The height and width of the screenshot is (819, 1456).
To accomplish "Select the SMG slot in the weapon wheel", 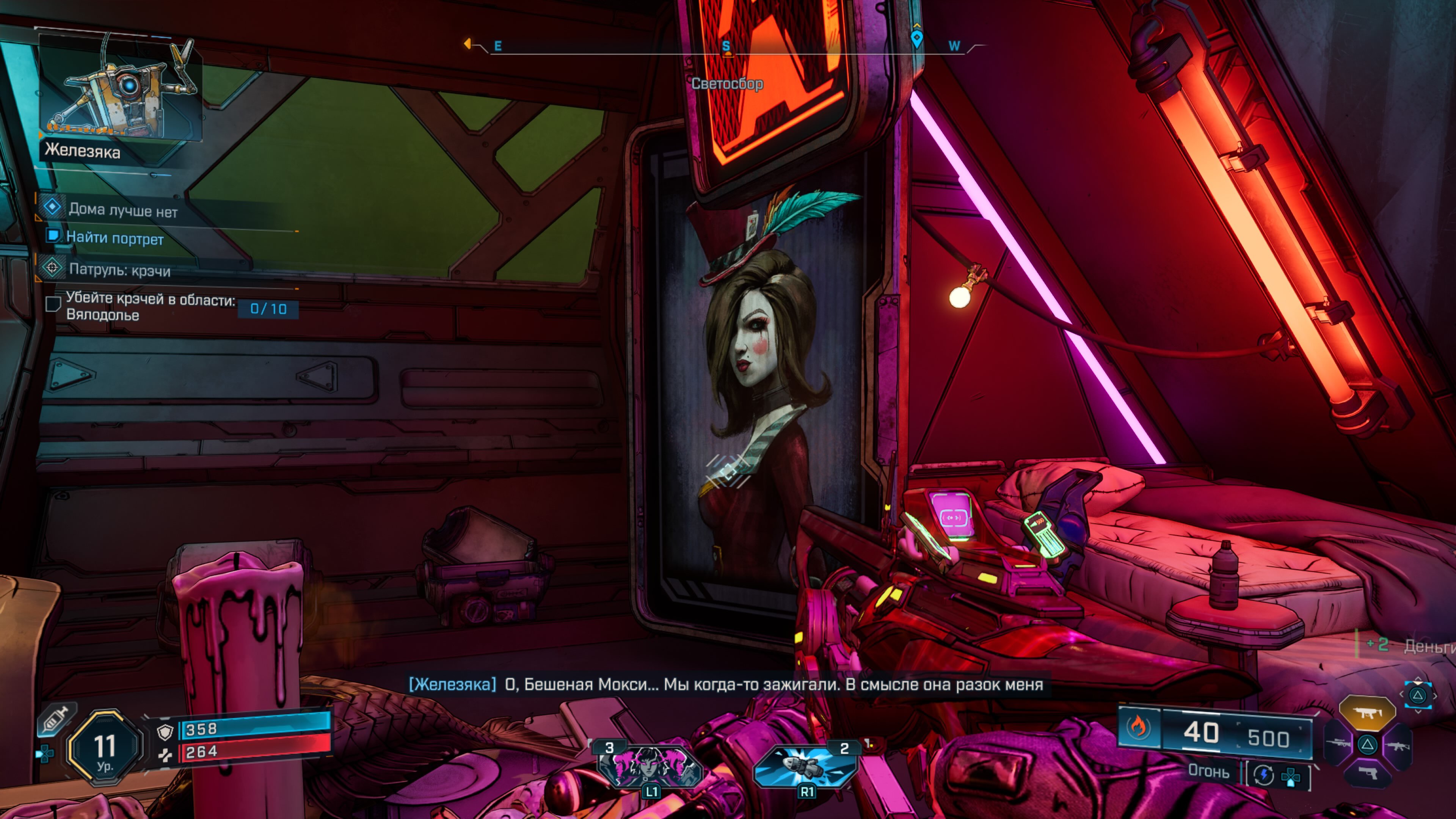I will click(1367, 714).
